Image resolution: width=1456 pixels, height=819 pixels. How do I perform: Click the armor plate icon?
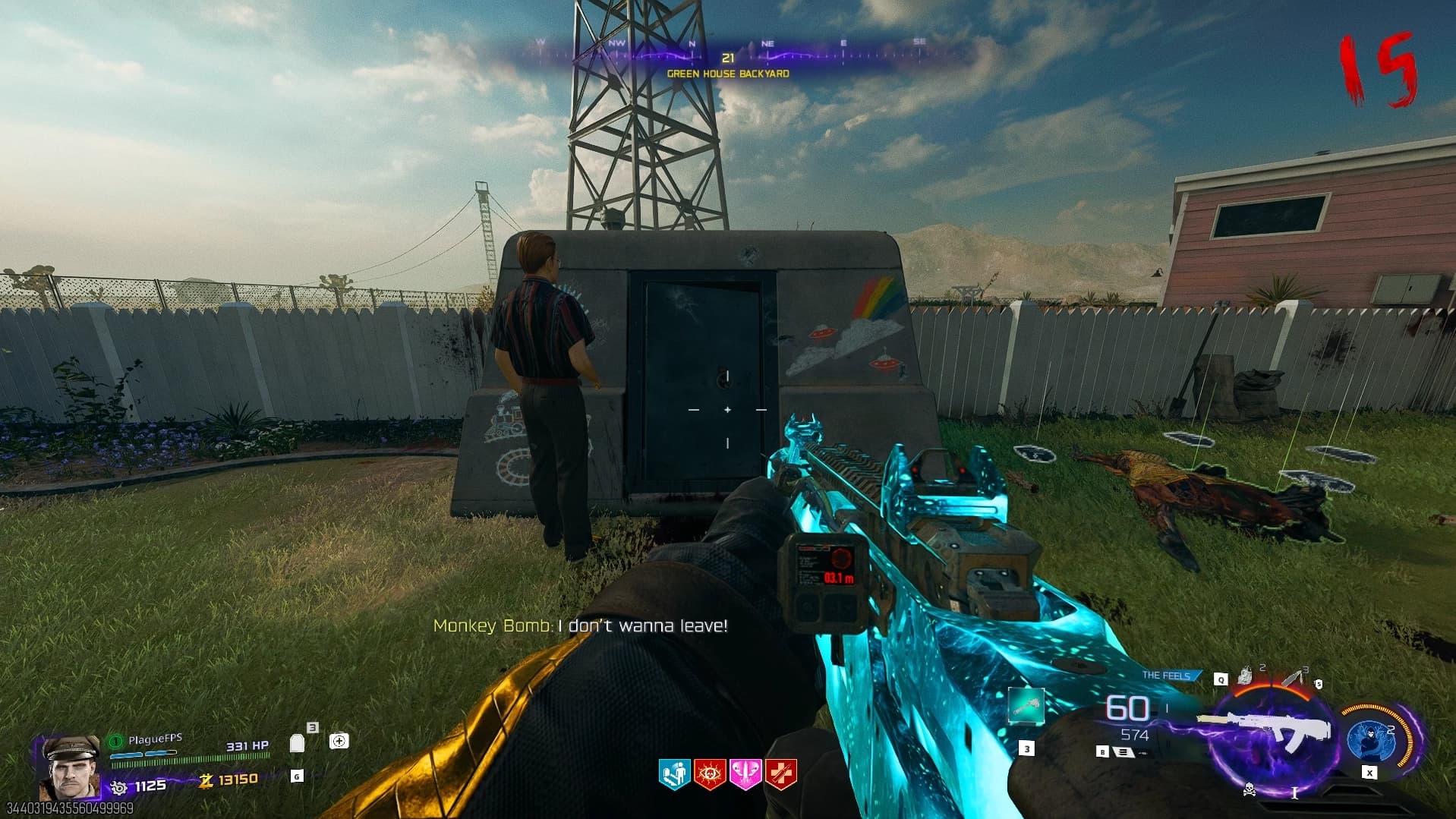click(298, 742)
